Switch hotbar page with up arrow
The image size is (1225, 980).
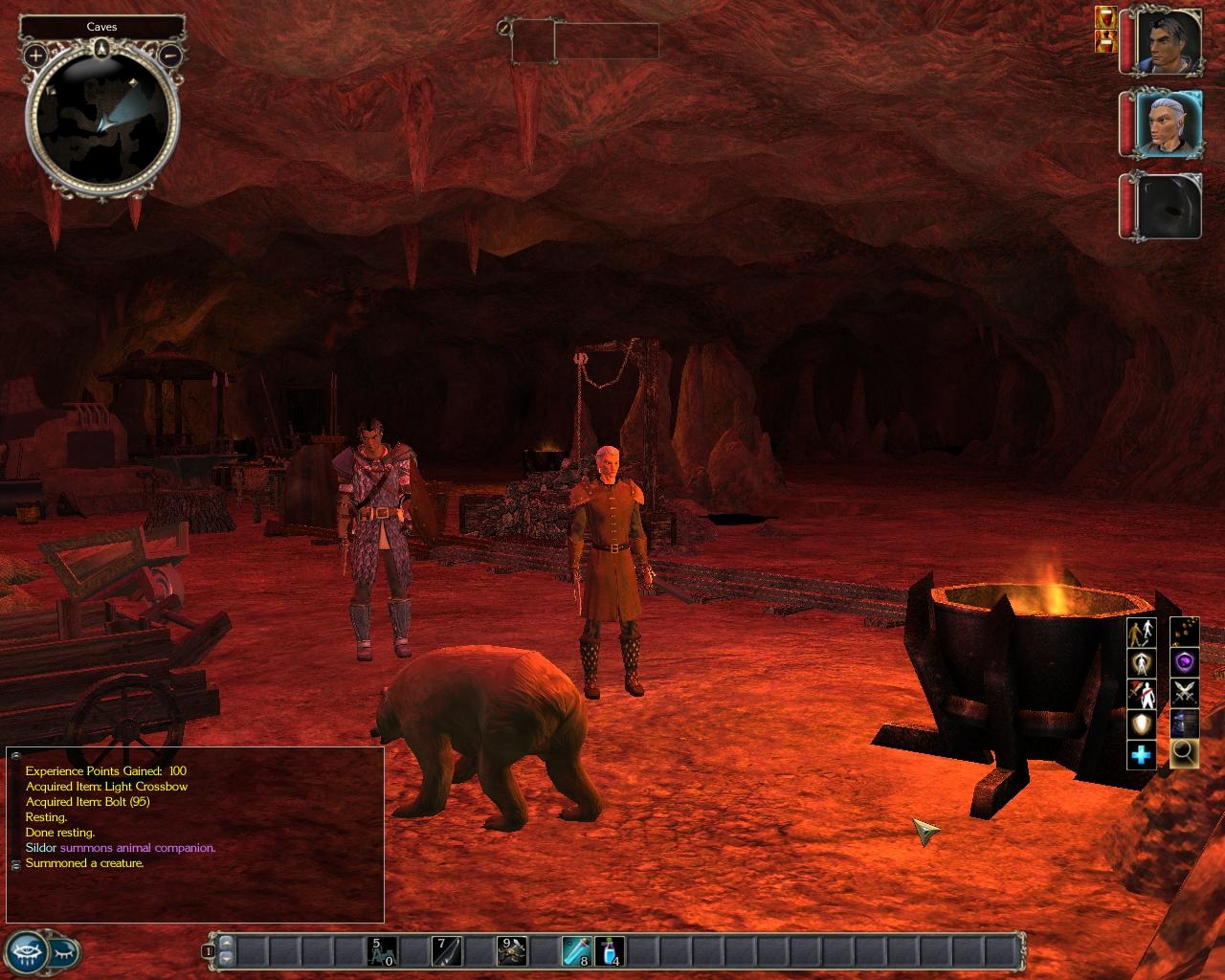(x=226, y=945)
